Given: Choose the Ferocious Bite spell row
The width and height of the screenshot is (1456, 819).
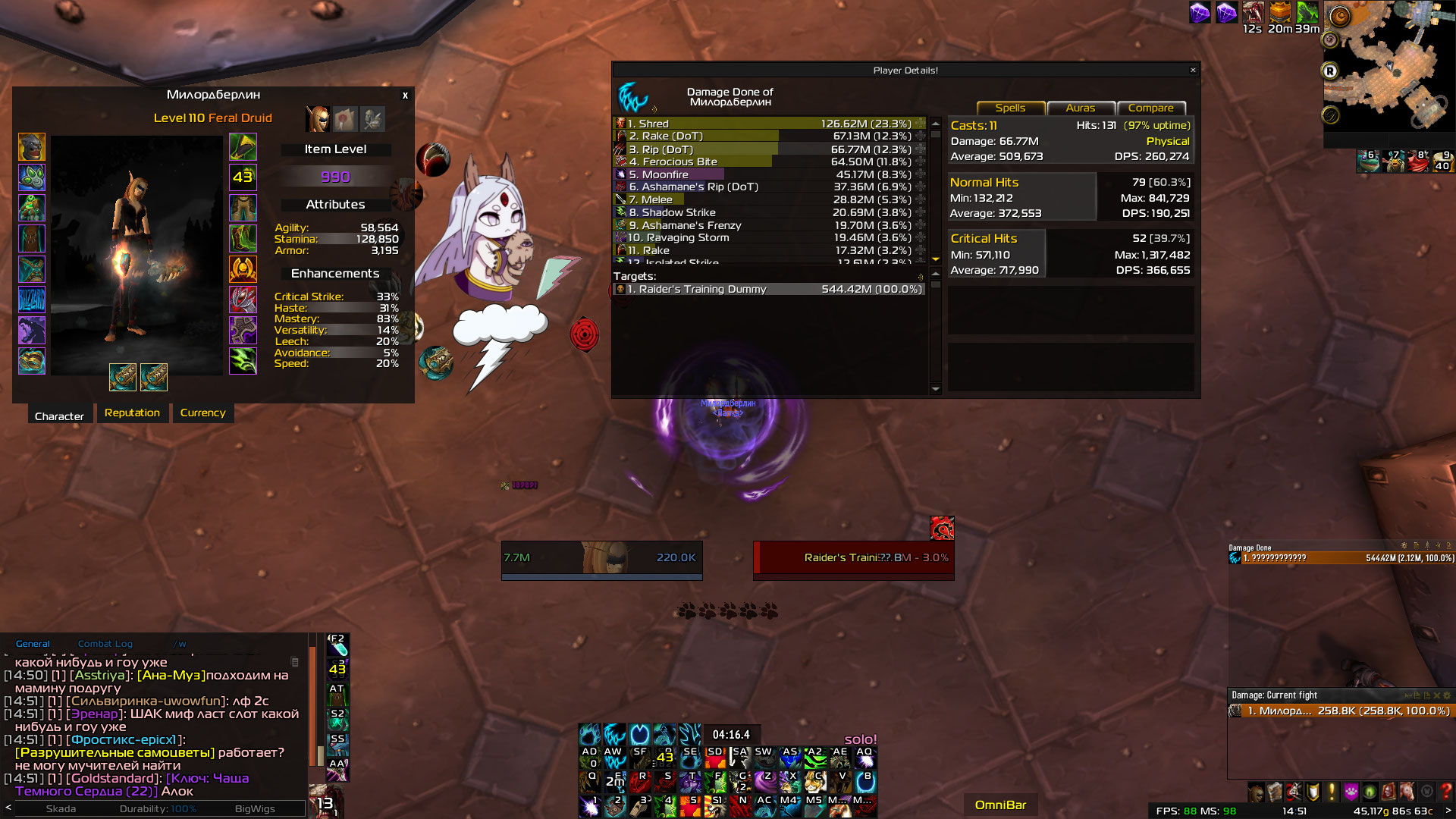Looking at the screenshot, I should coord(769,162).
